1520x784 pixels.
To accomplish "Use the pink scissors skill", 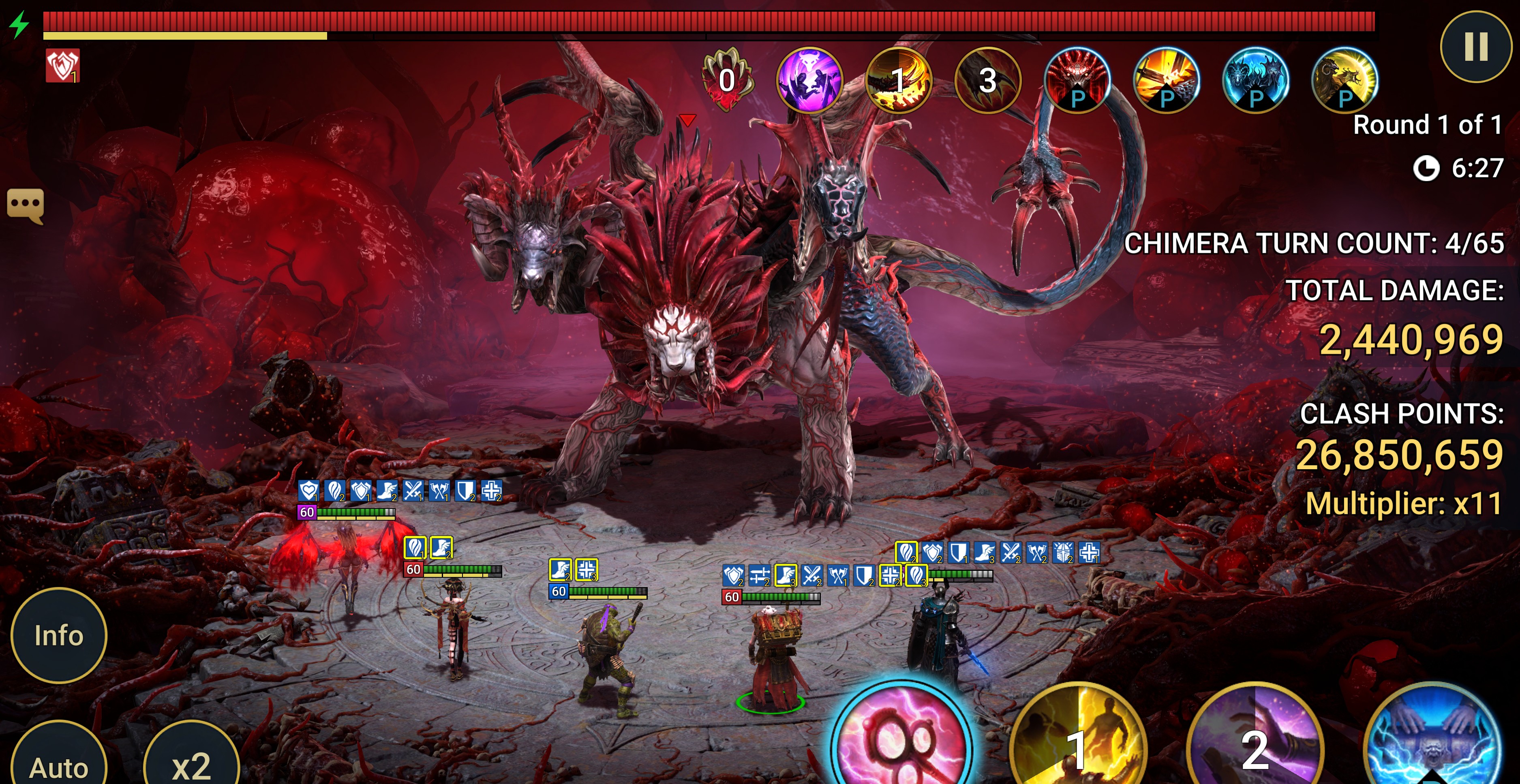I will 901,743.
